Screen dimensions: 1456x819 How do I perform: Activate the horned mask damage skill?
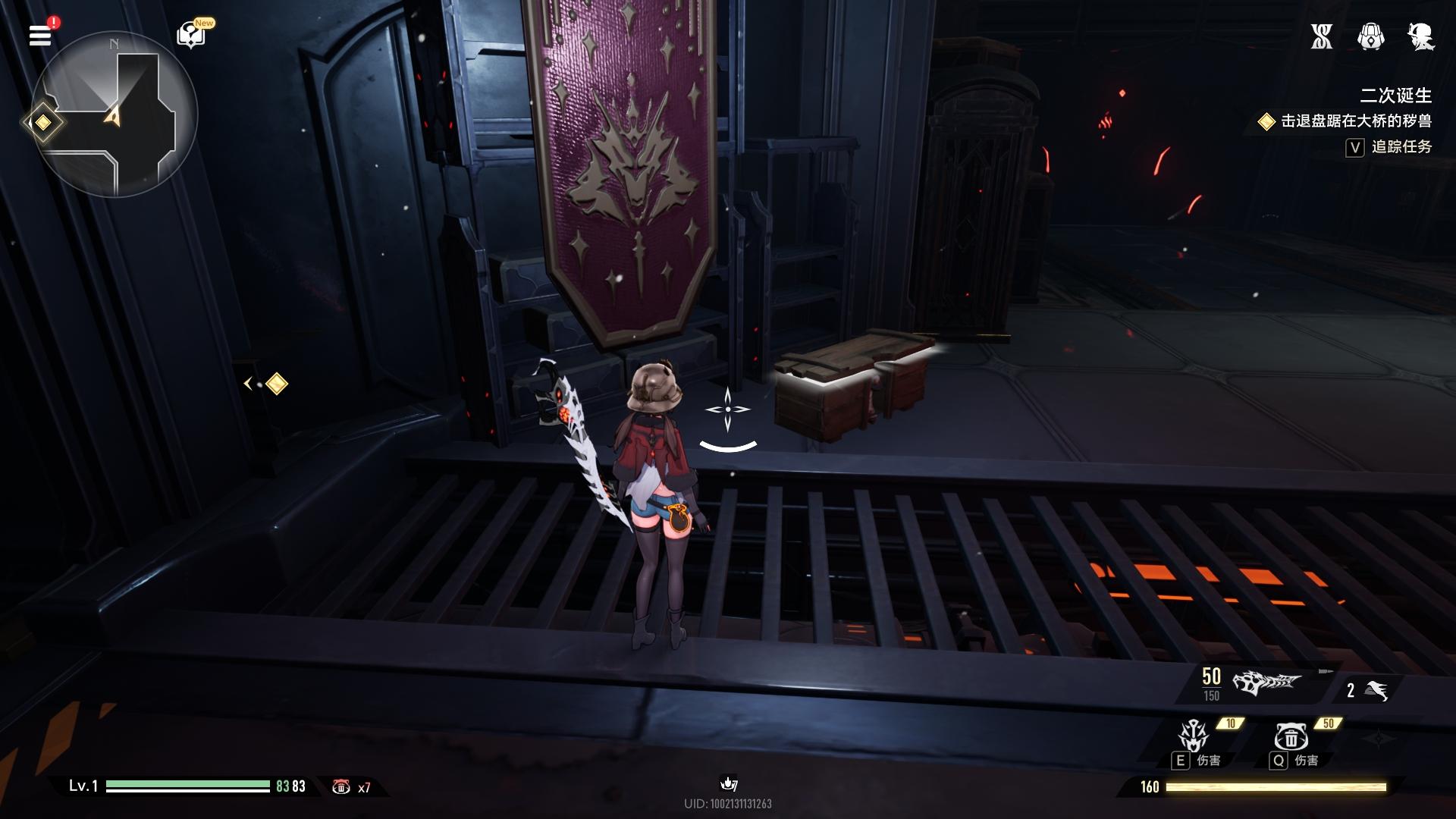click(1193, 736)
